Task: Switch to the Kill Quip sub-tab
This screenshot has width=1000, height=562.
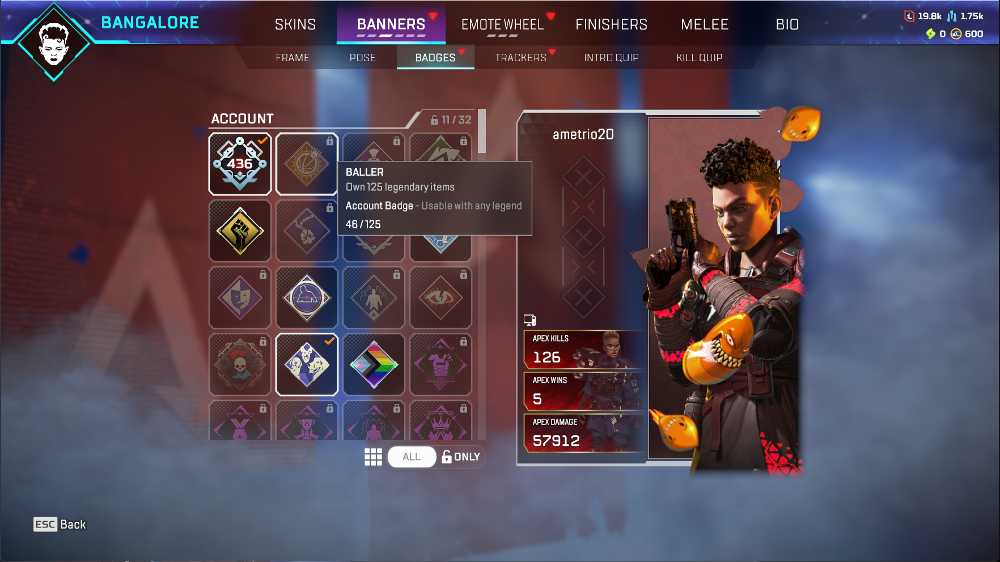Action: [699, 58]
